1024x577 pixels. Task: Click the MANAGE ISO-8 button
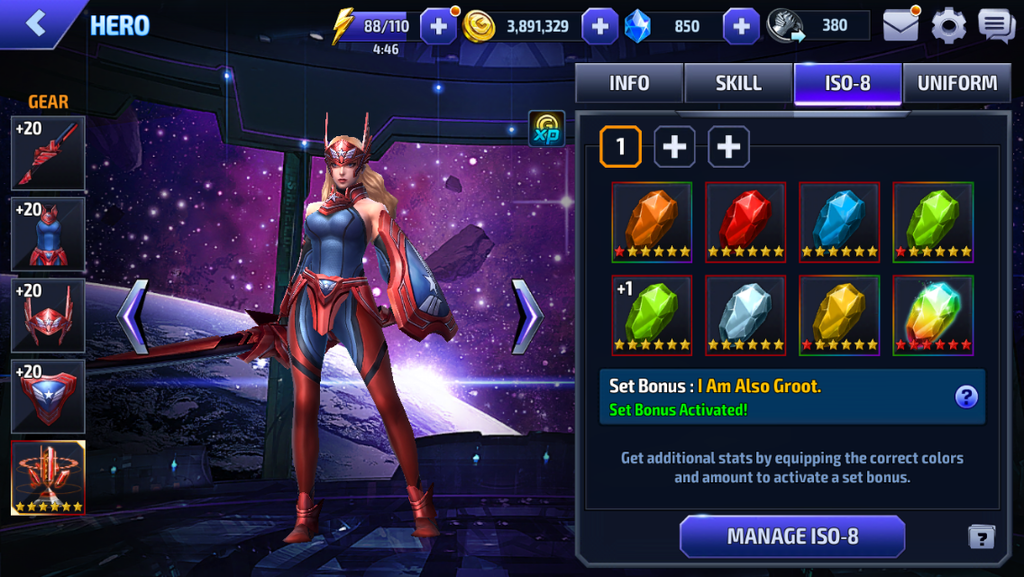pos(792,536)
